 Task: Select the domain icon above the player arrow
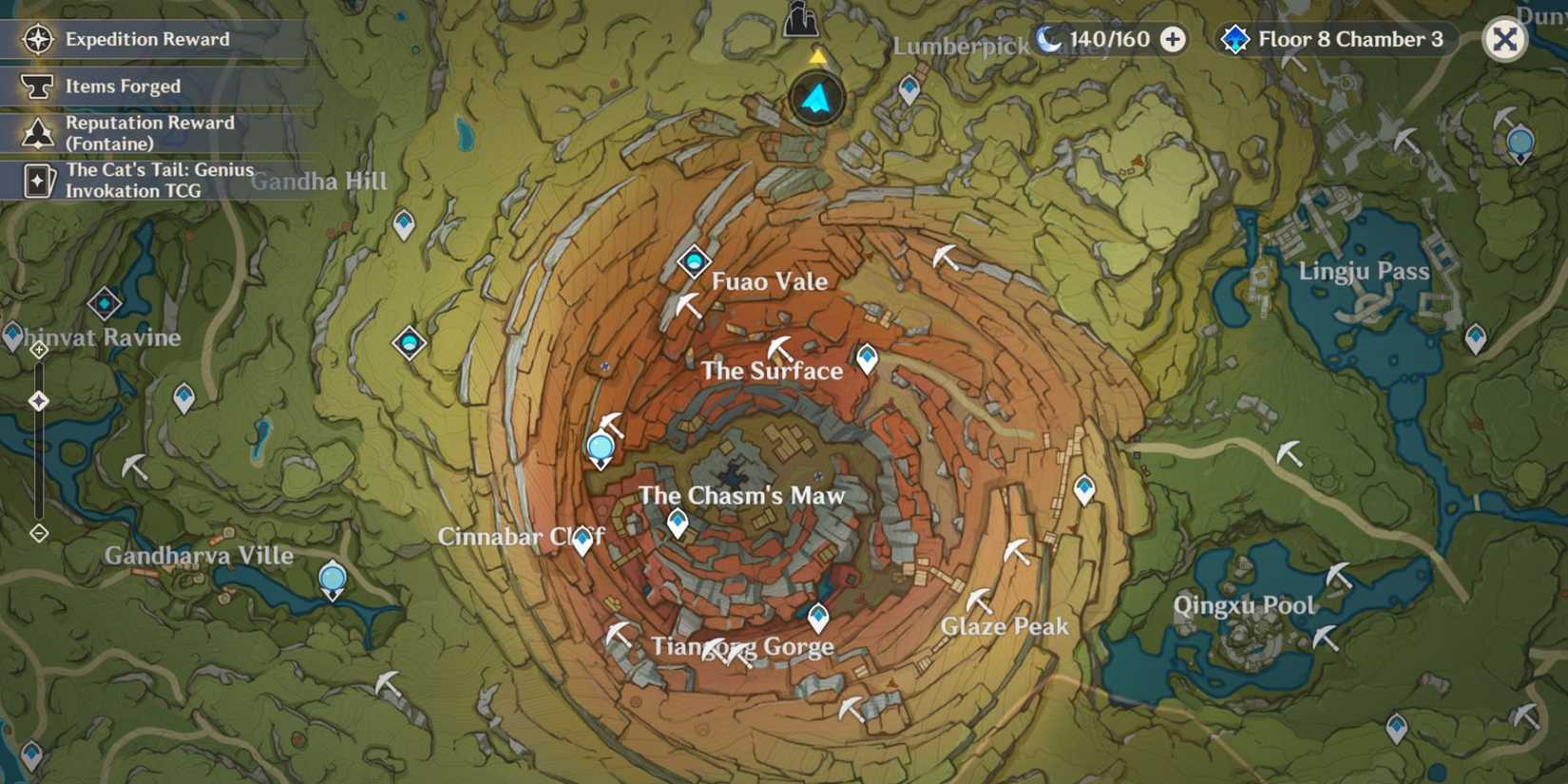801,21
